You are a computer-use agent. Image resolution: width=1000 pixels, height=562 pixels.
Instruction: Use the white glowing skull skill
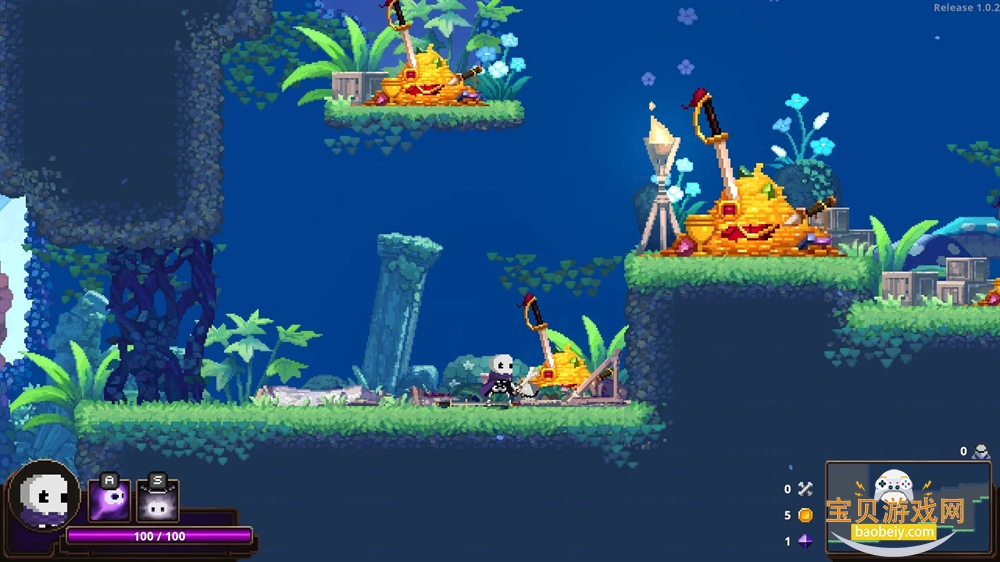[x=157, y=502]
